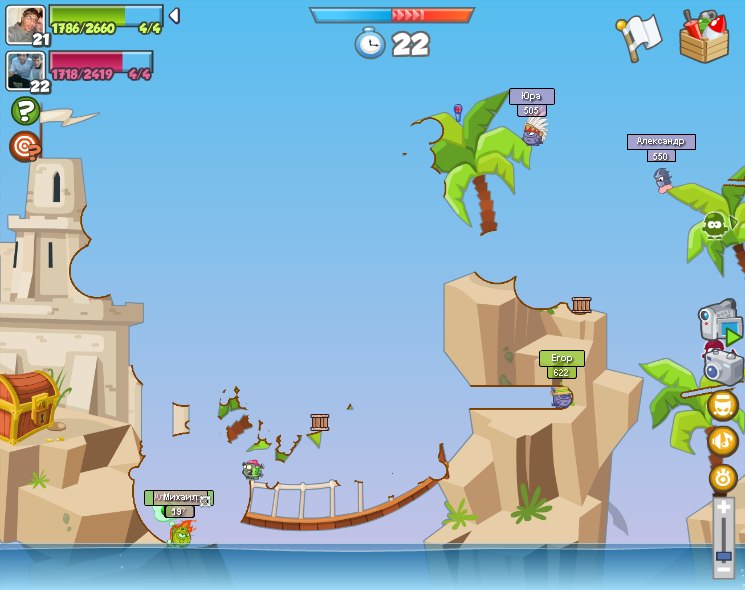
Task: Zoom out with the minus button
Action: click(723, 568)
